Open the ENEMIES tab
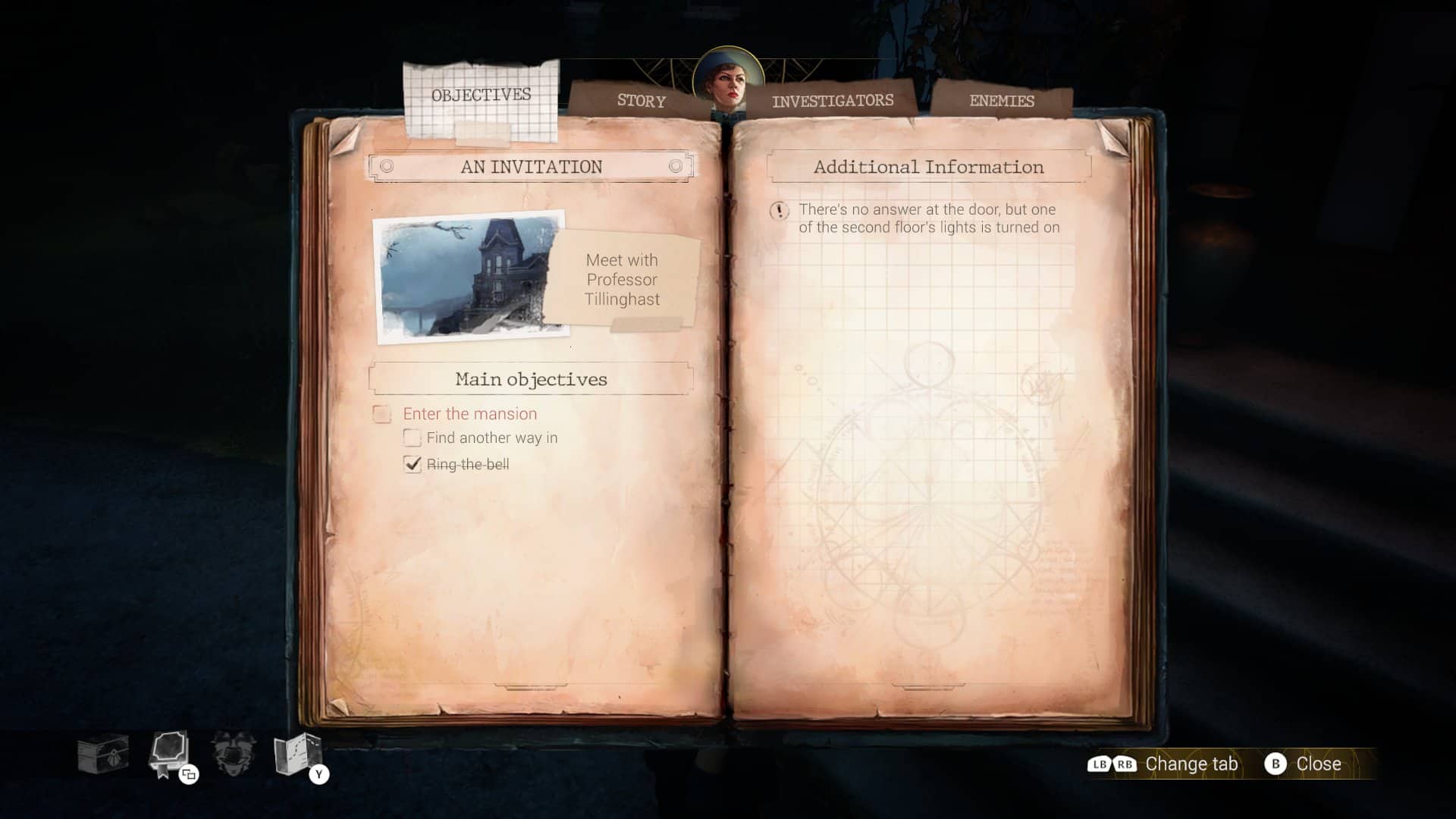The width and height of the screenshot is (1456, 819). 1003,100
